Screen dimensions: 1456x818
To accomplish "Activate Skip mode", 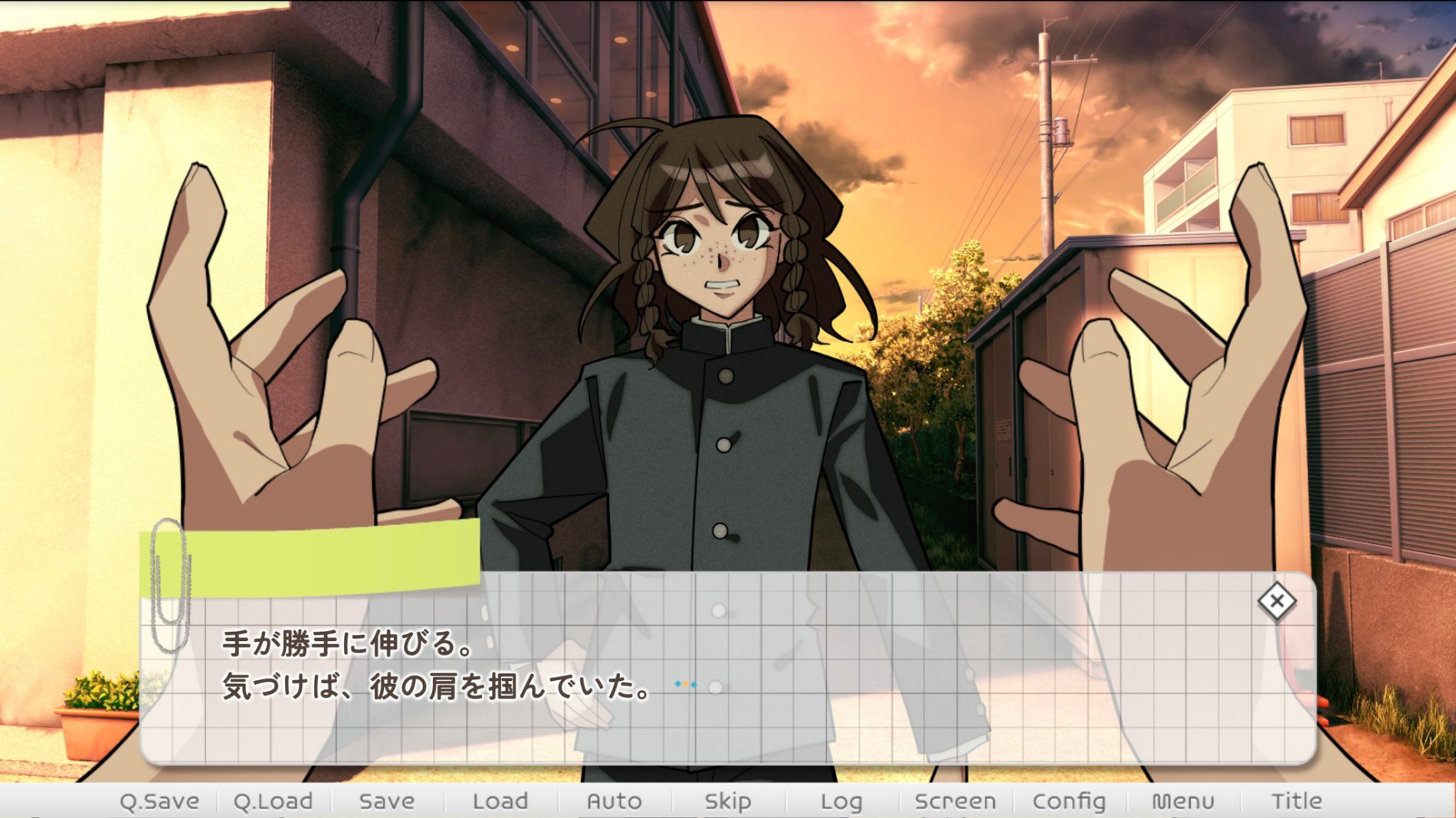I will point(727,801).
